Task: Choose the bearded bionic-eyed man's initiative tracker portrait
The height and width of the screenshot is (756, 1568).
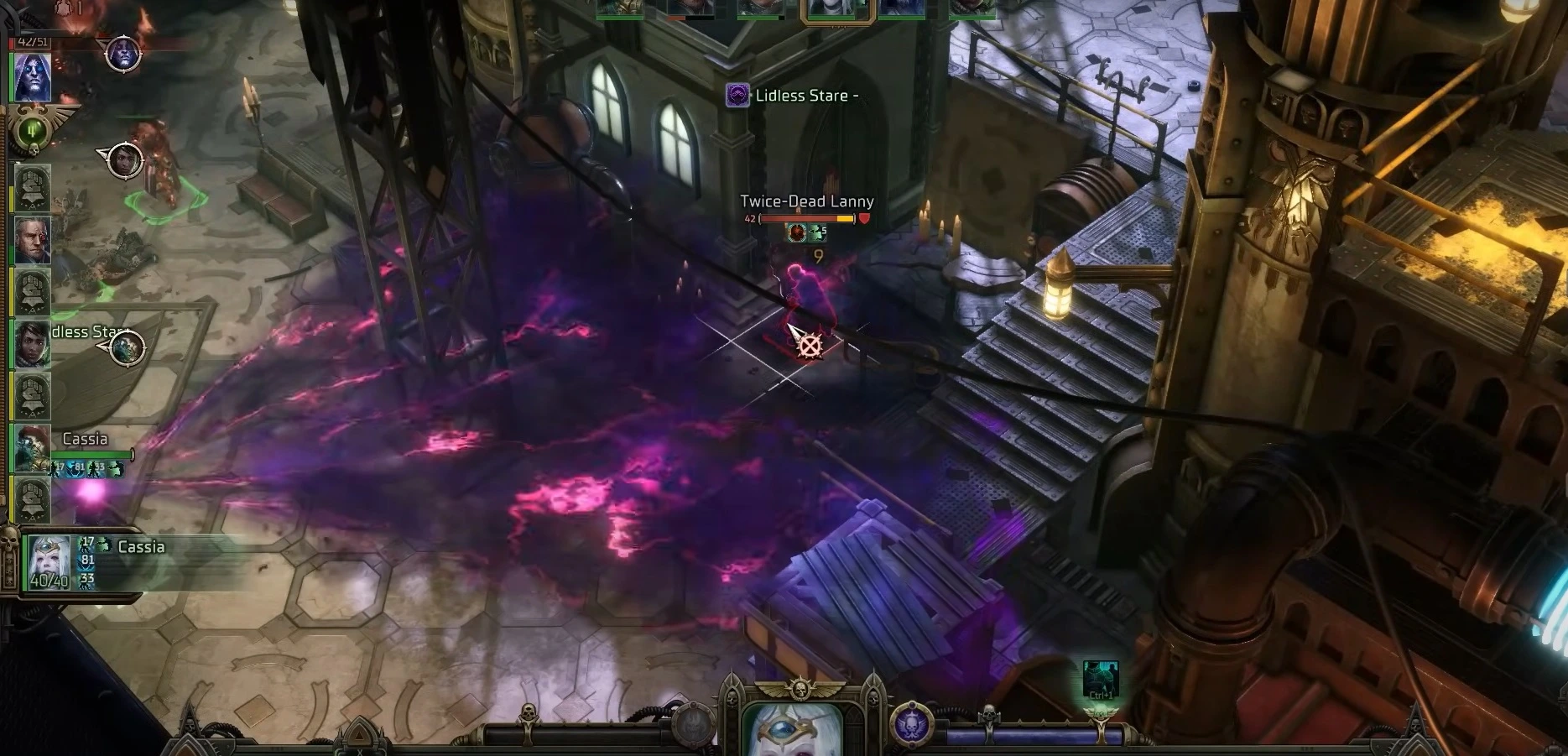Action: coord(33,239)
